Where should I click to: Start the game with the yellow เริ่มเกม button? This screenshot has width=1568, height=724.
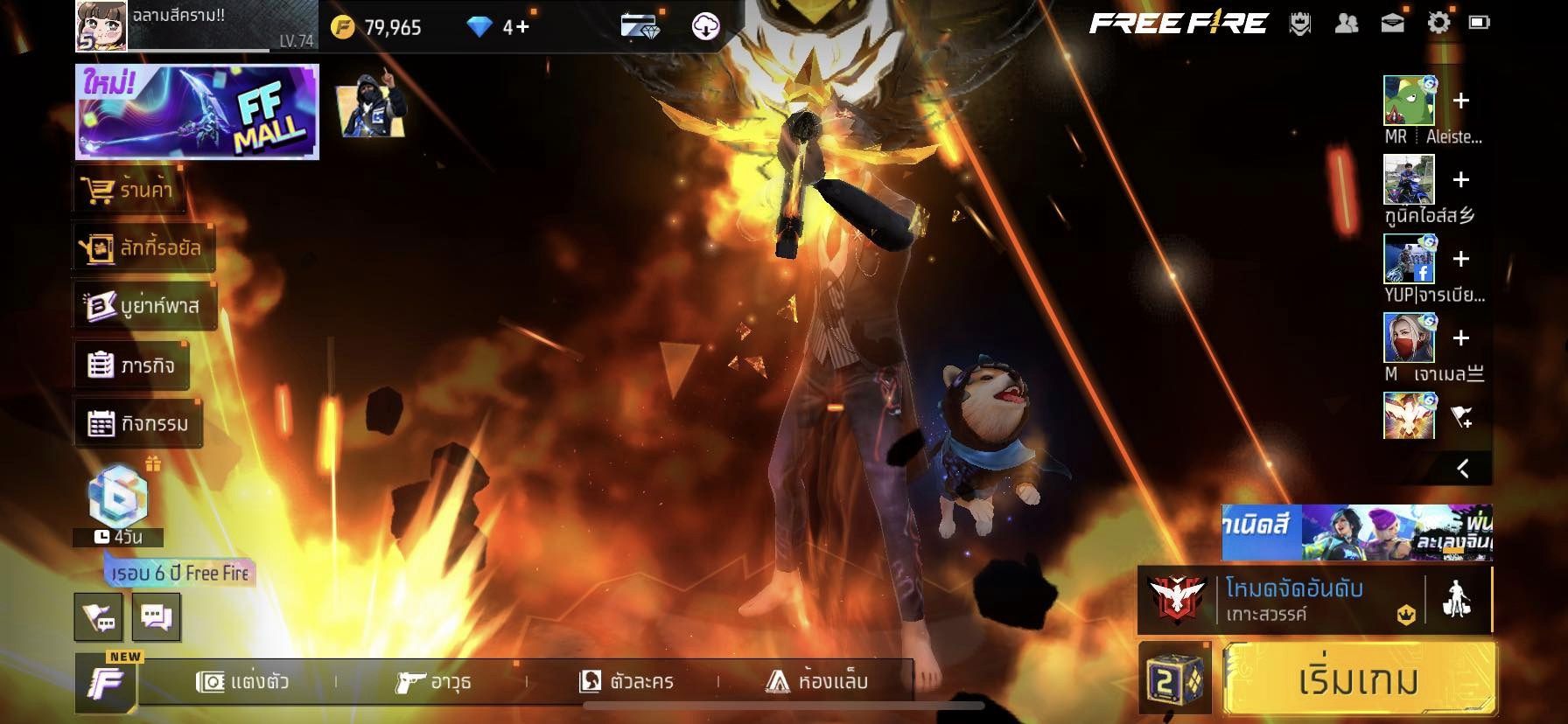click(x=1359, y=681)
